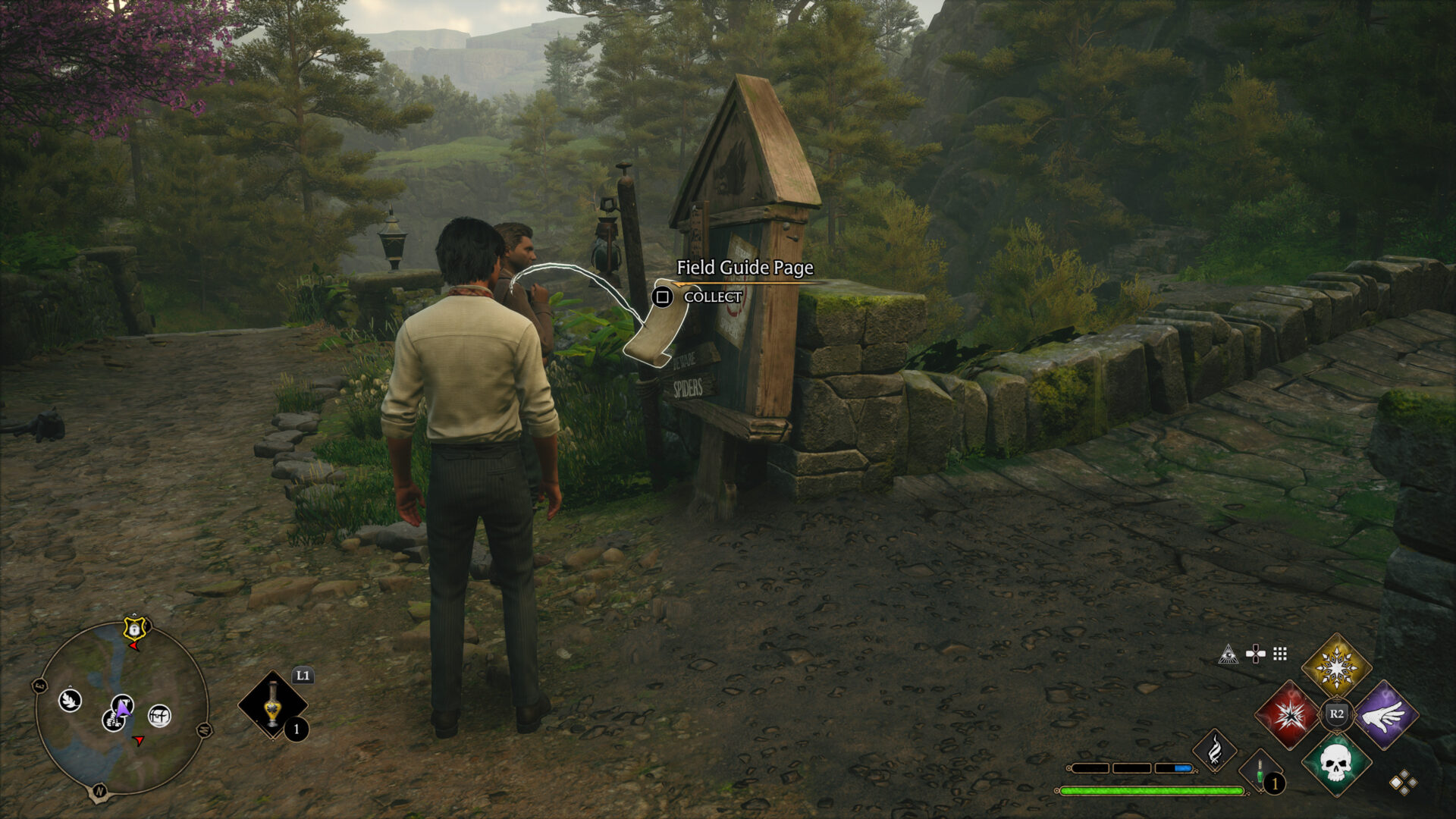Click the eye-in-triangle Revelio icon
This screenshot has height=819, width=1456.
click(1228, 654)
